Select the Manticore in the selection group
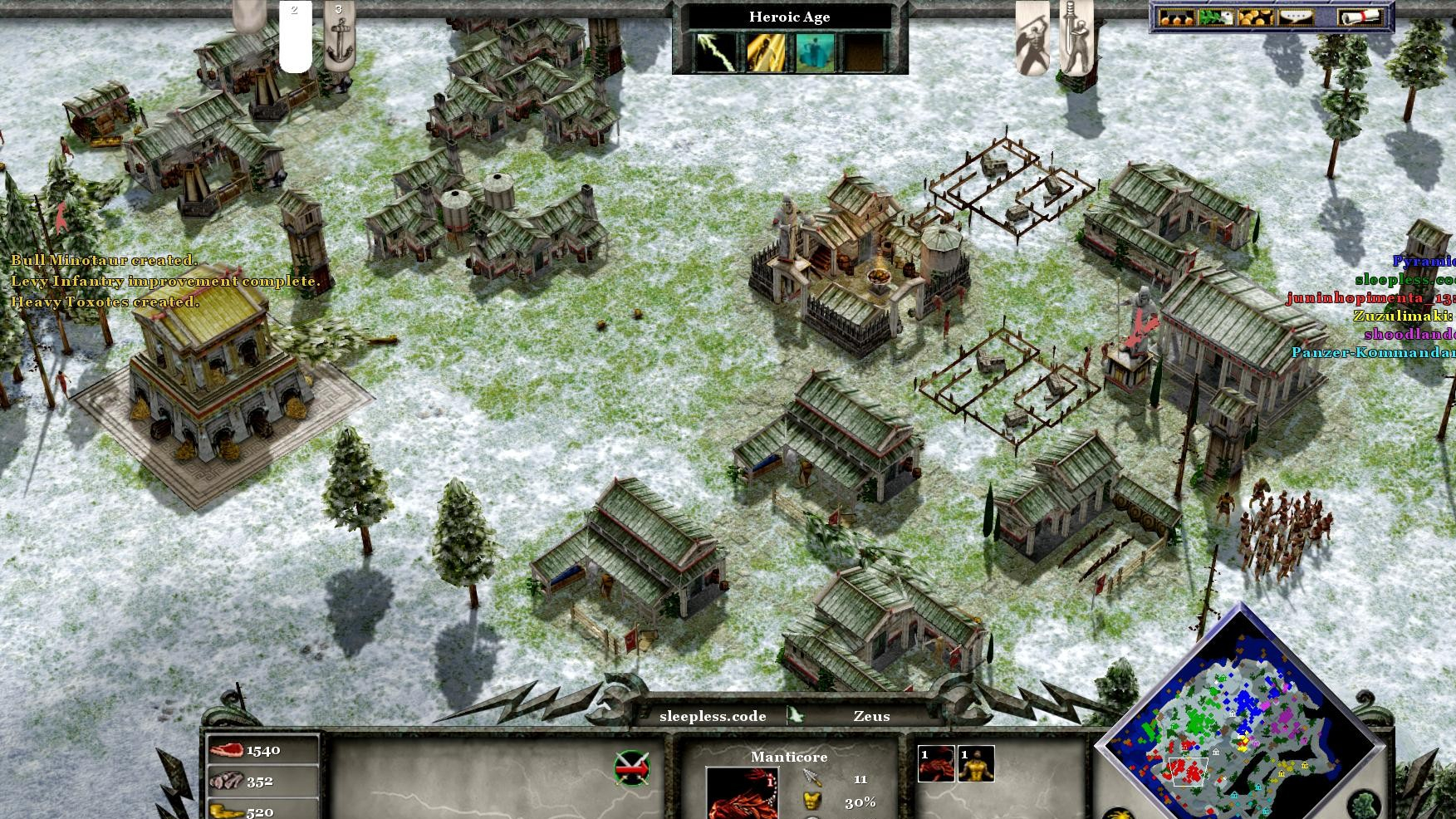The width and height of the screenshot is (1456, 819). 936,764
